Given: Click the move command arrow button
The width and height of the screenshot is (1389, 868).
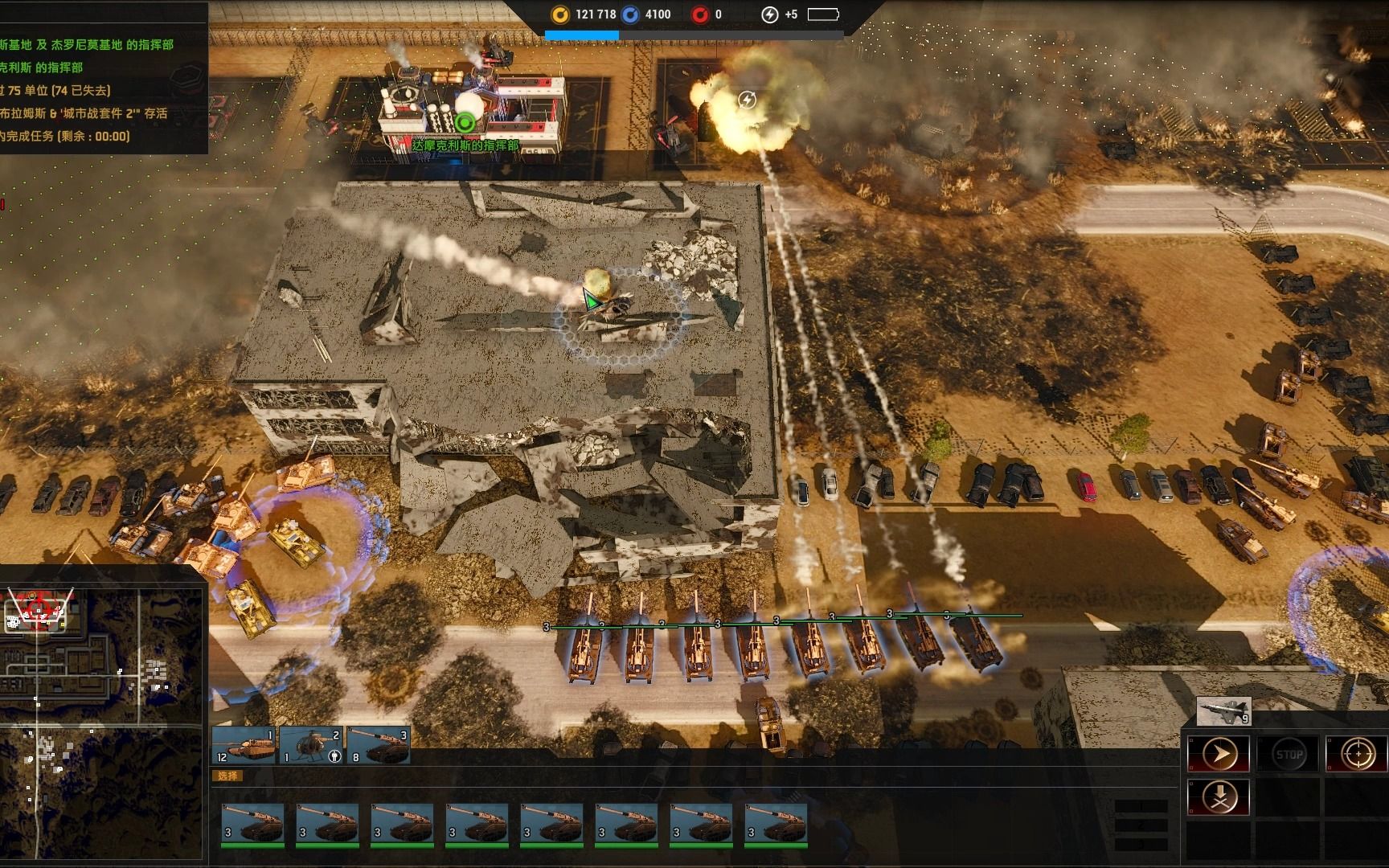Looking at the screenshot, I should tap(1219, 755).
